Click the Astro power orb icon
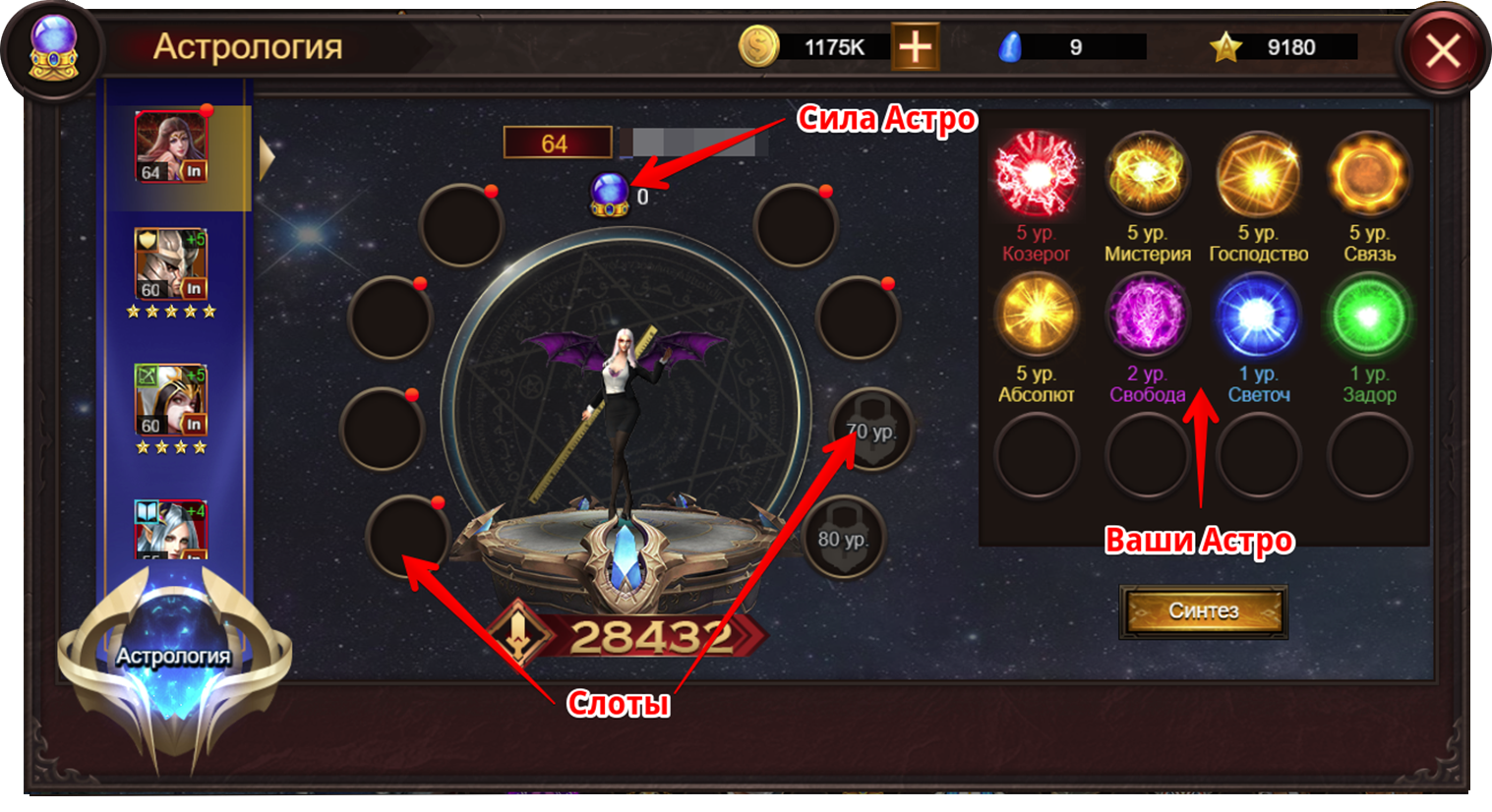Viewport: 1492px width, 812px height. click(609, 194)
